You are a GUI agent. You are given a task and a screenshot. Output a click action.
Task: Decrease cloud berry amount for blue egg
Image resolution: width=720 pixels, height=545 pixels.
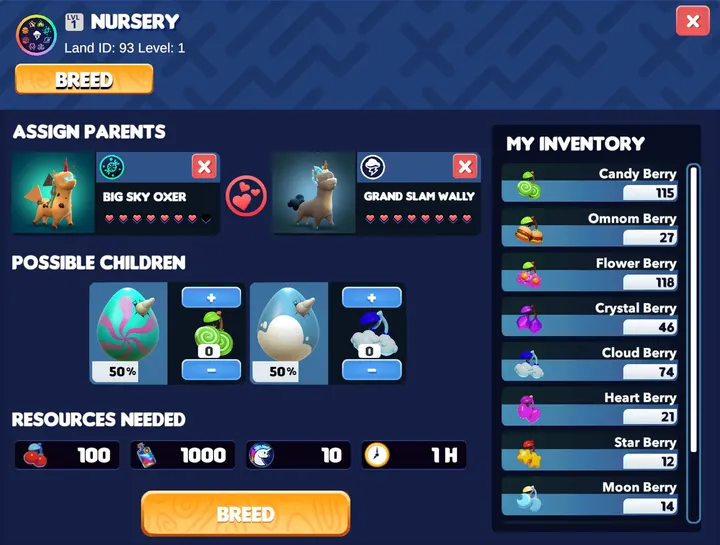click(x=372, y=370)
